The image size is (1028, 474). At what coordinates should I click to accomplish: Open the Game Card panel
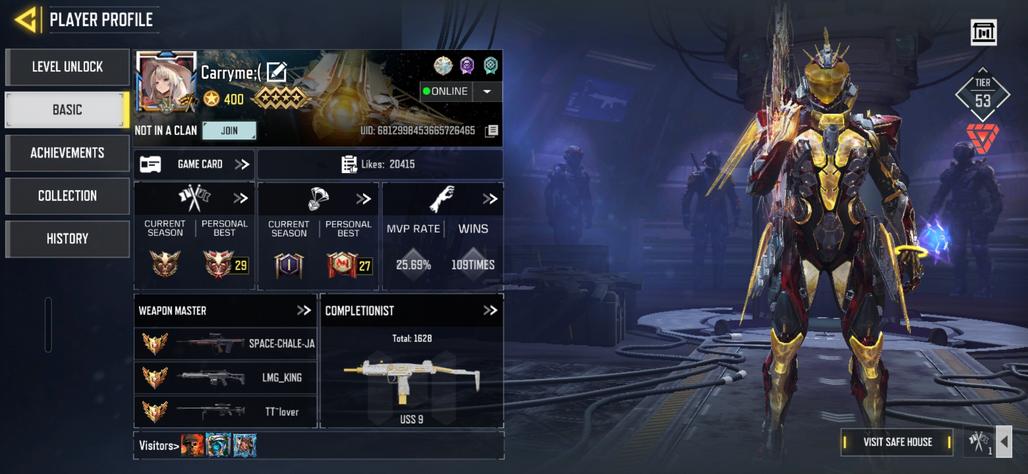pyautogui.click(x=195, y=164)
